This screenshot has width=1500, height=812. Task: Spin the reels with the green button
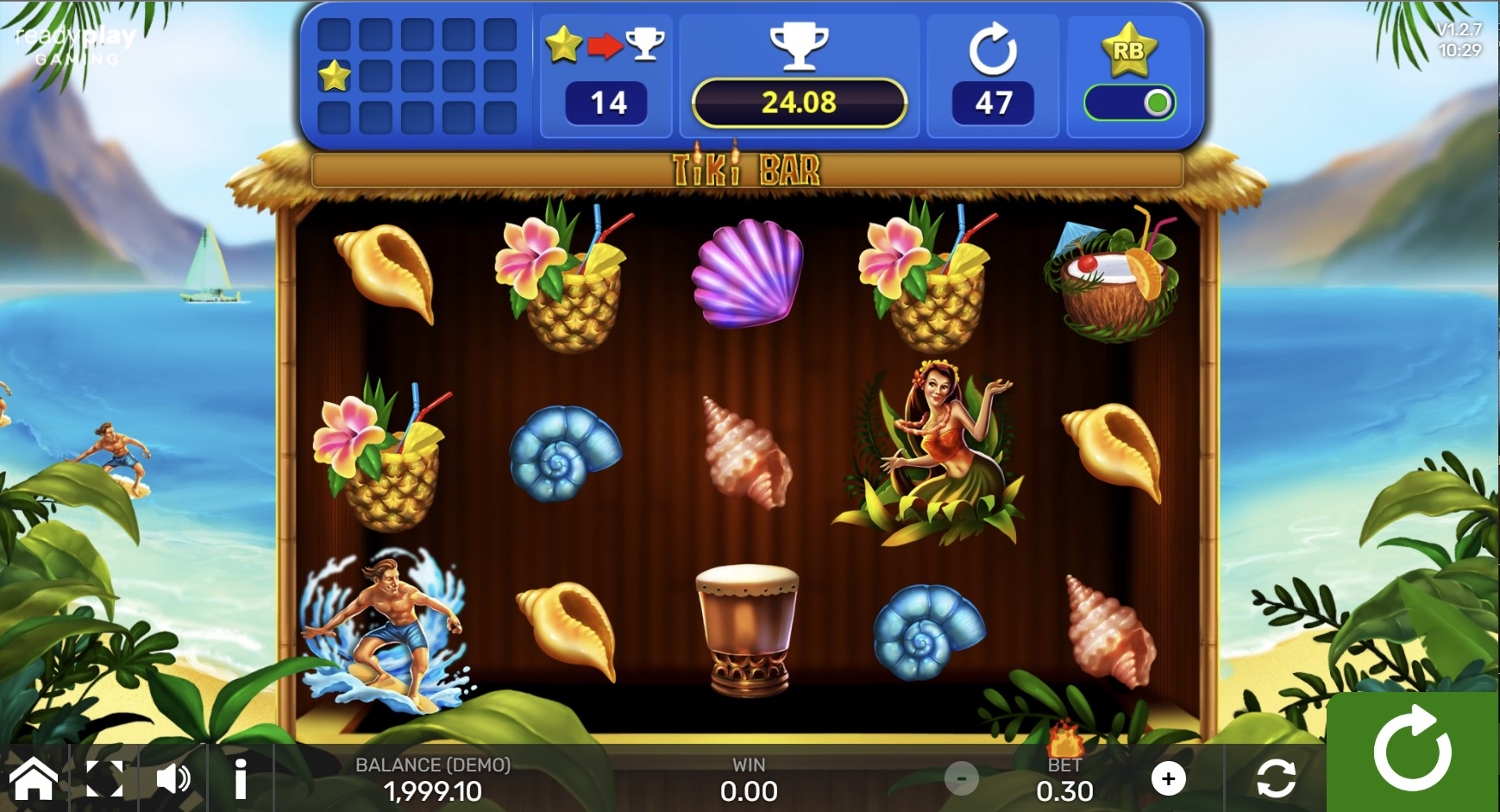(1412, 752)
